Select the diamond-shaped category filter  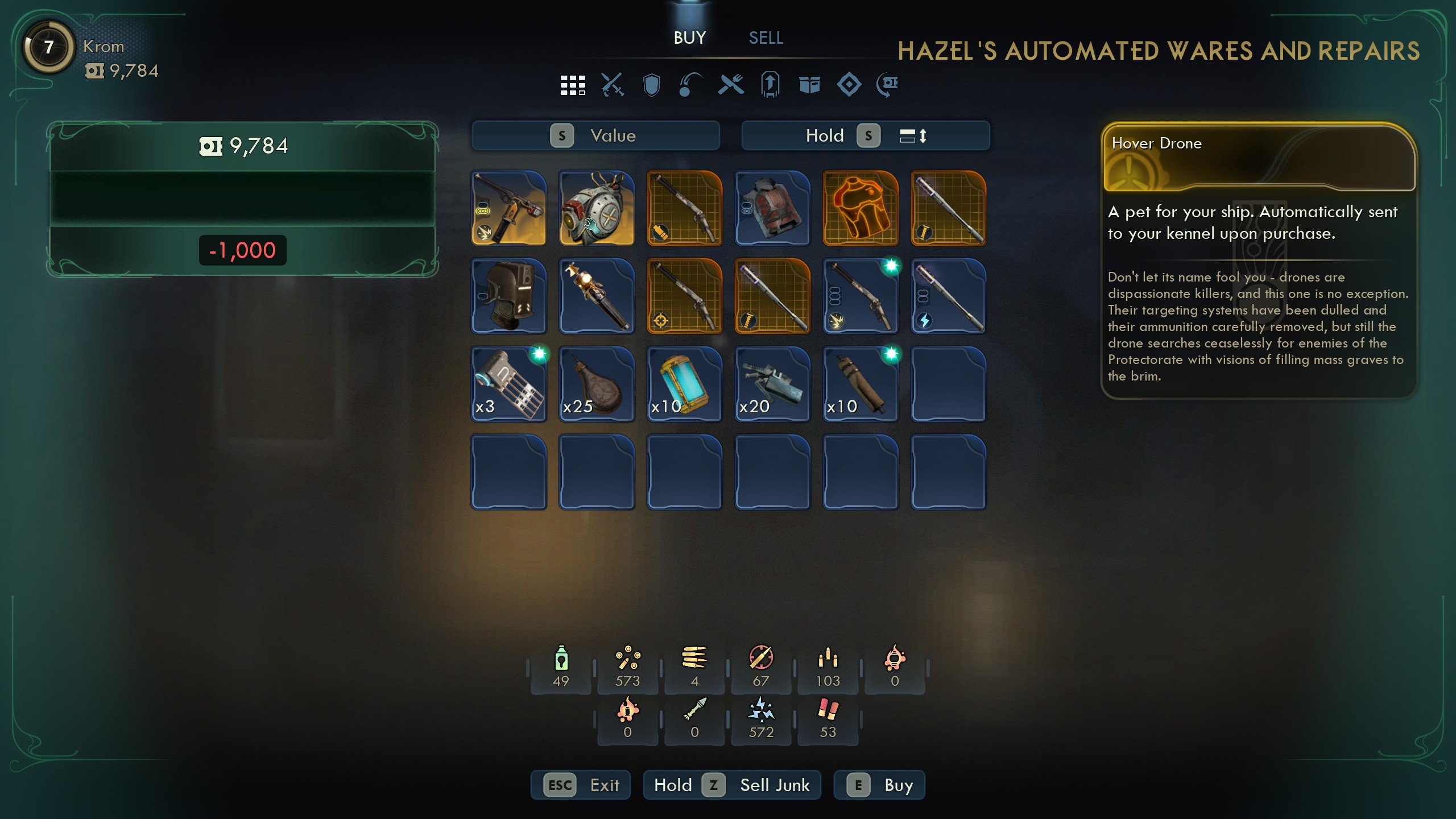[x=849, y=85]
